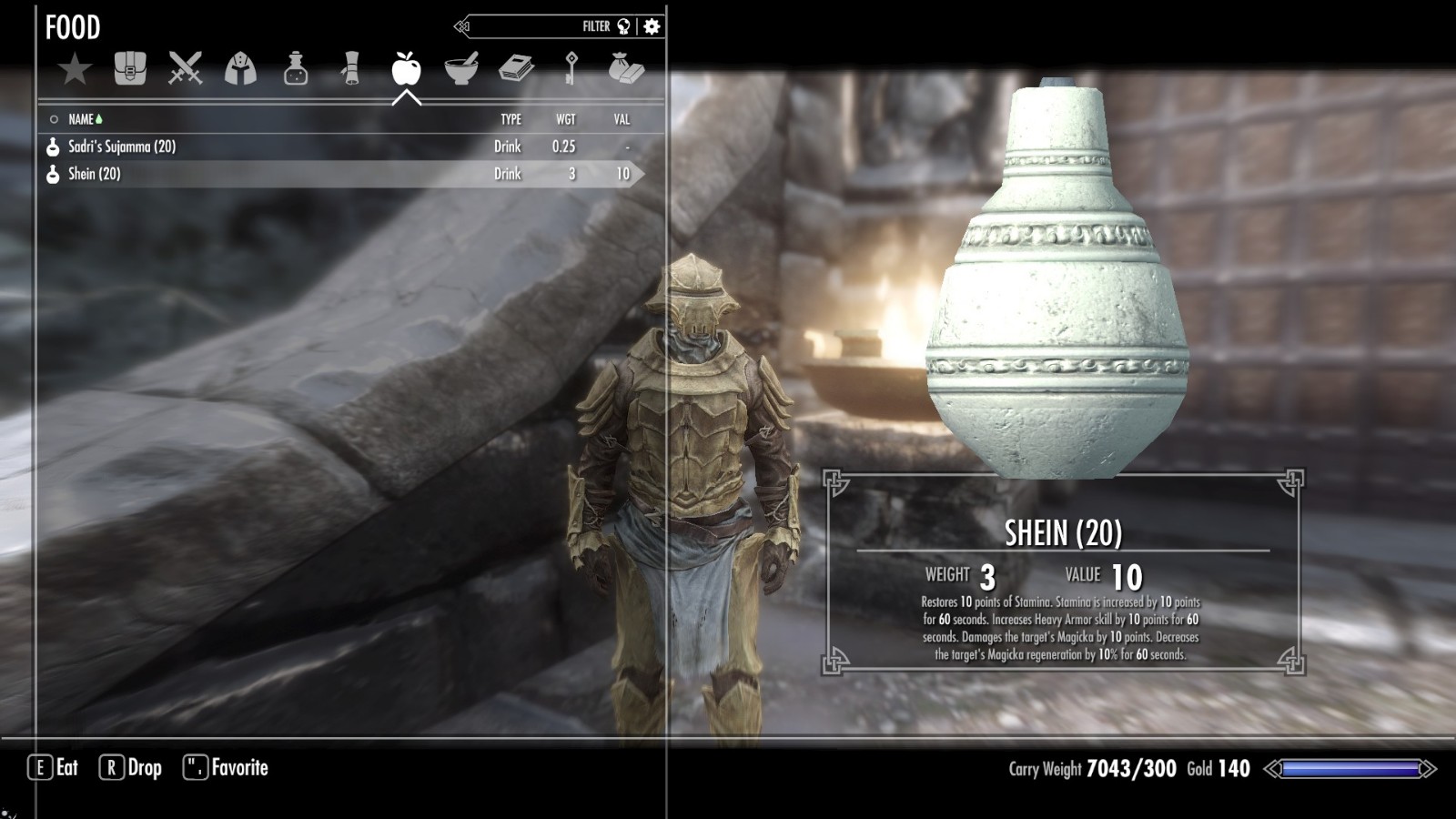Select the Scrolls category tab

(351, 69)
